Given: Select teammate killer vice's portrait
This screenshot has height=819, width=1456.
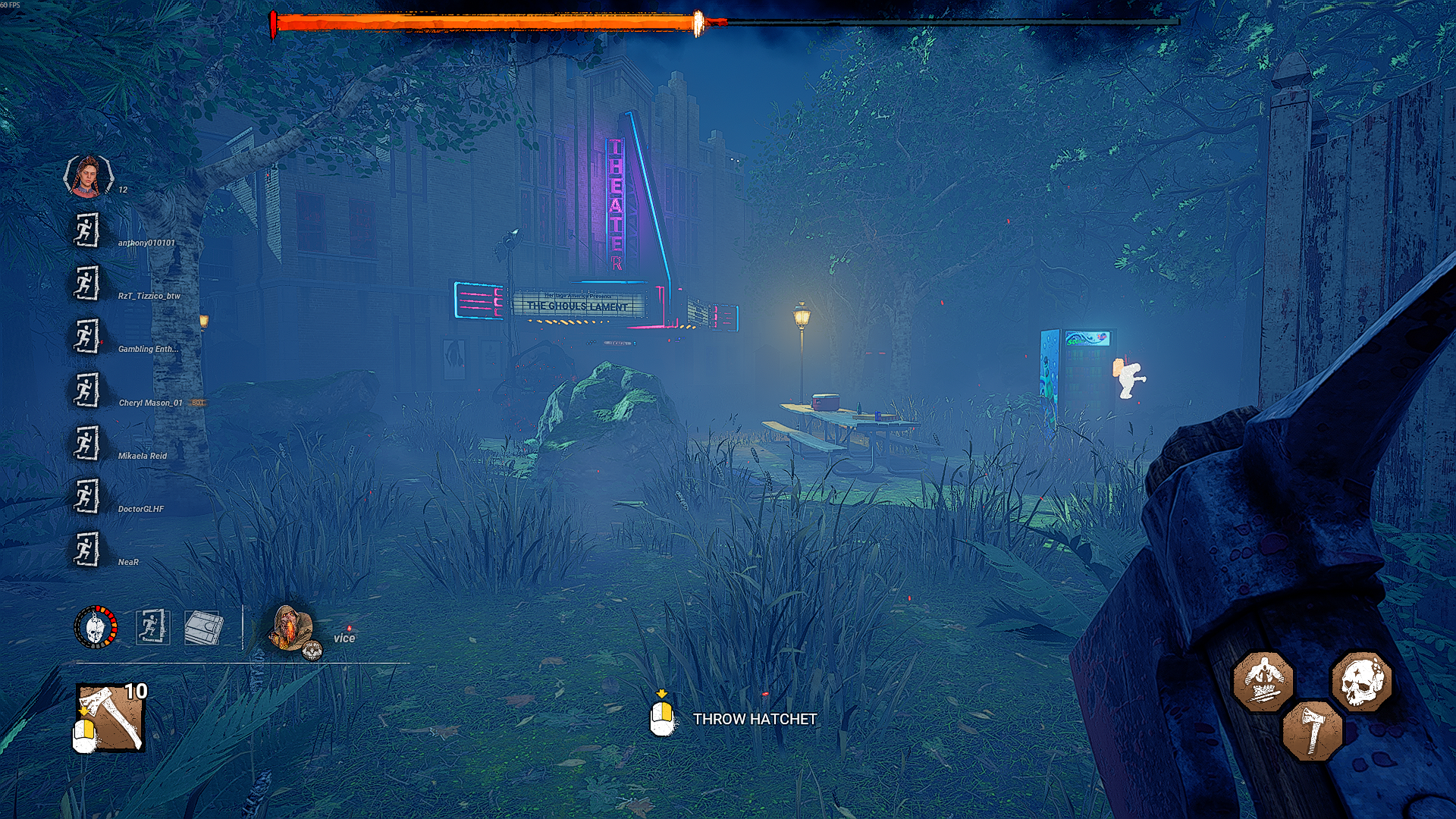Looking at the screenshot, I should (292, 628).
